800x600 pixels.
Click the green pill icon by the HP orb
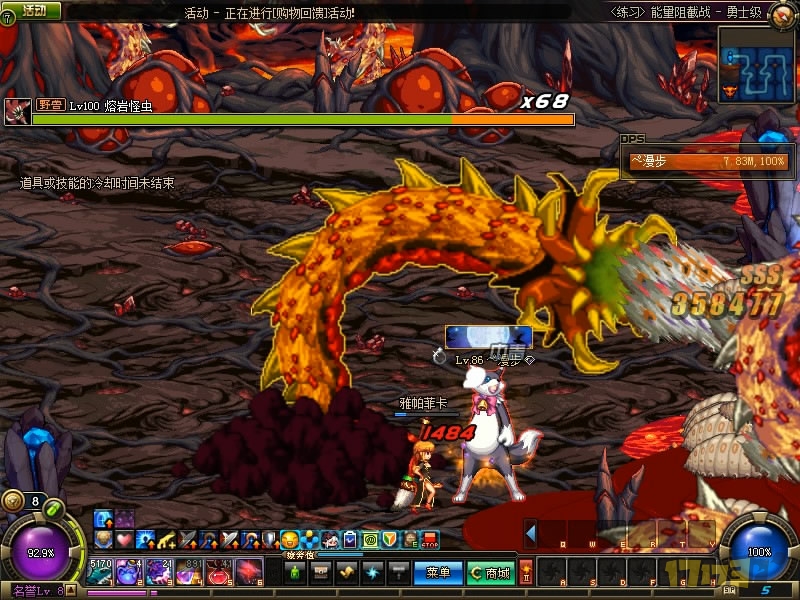(55, 508)
